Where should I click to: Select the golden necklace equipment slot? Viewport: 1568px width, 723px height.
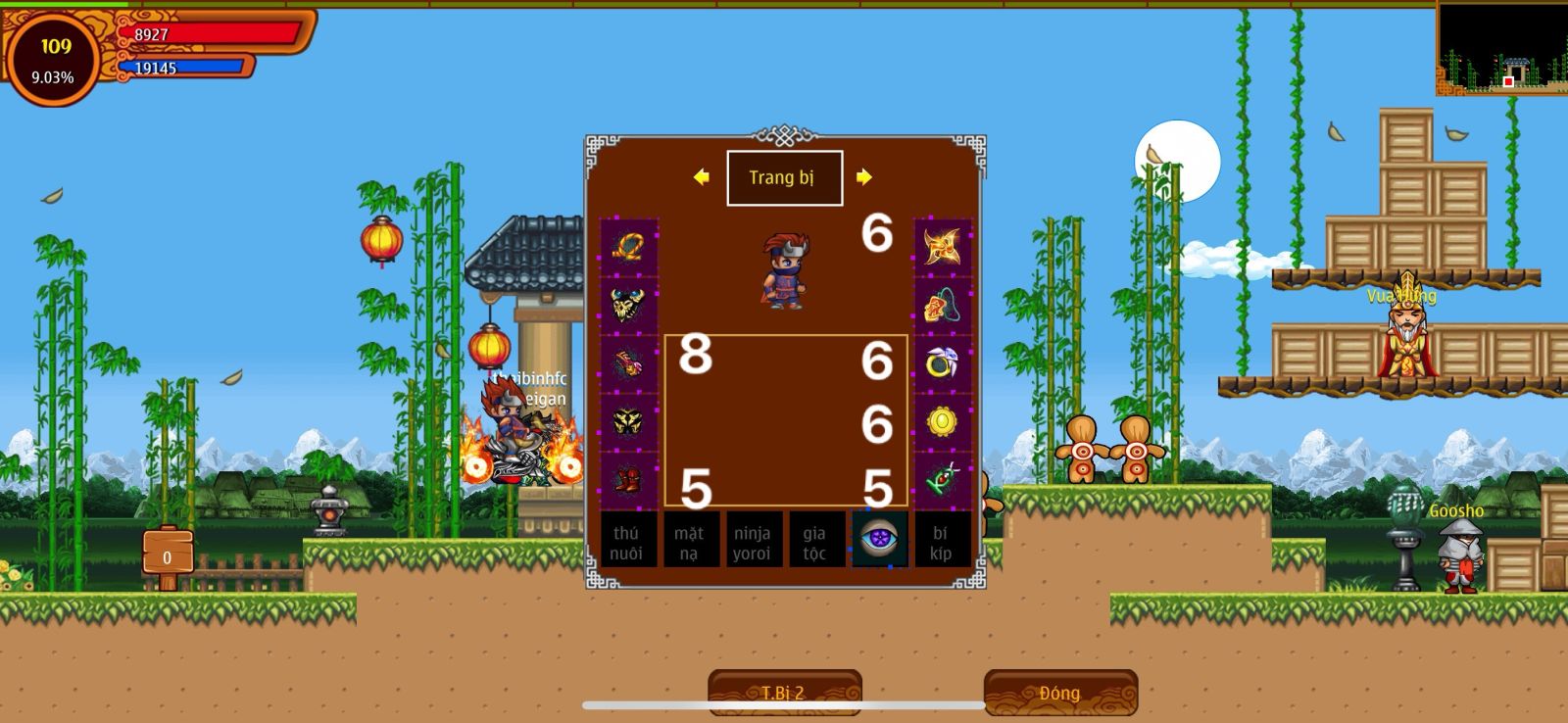(628, 247)
